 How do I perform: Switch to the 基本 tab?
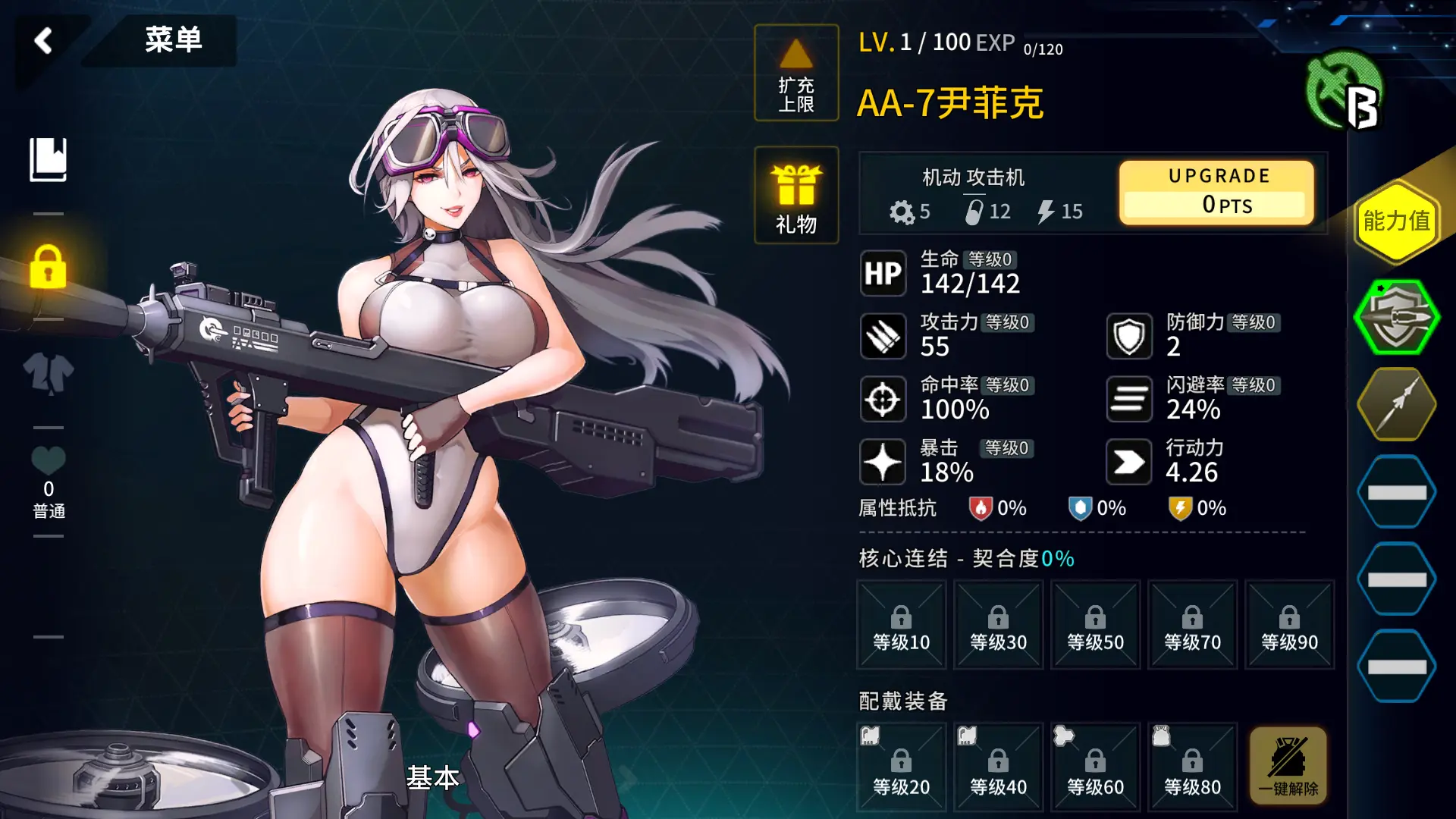(x=432, y=778)
